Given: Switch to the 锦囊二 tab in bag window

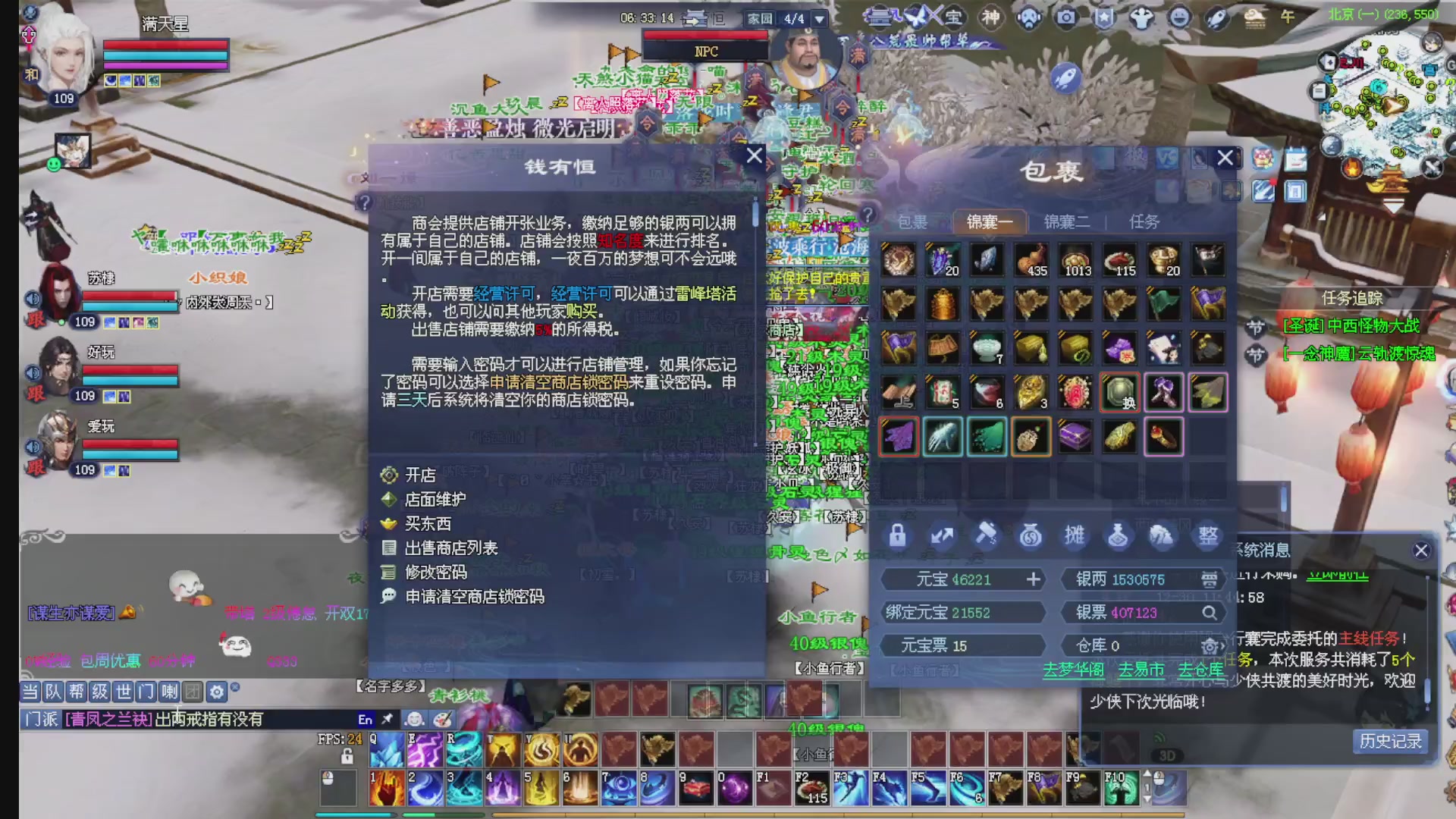Looking at the screenshot, I should (1066, 221).
